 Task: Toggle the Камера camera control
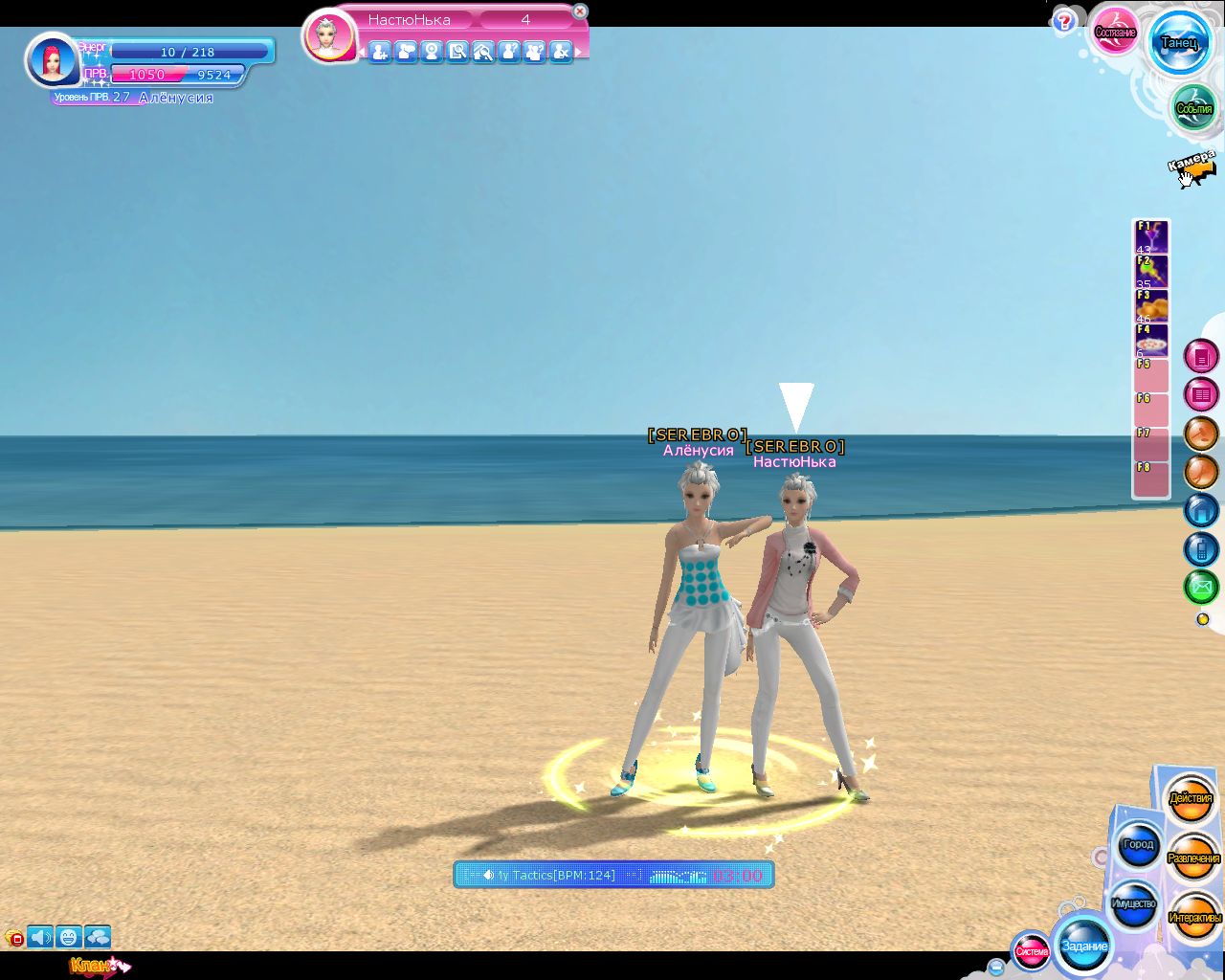[1192, 168]
